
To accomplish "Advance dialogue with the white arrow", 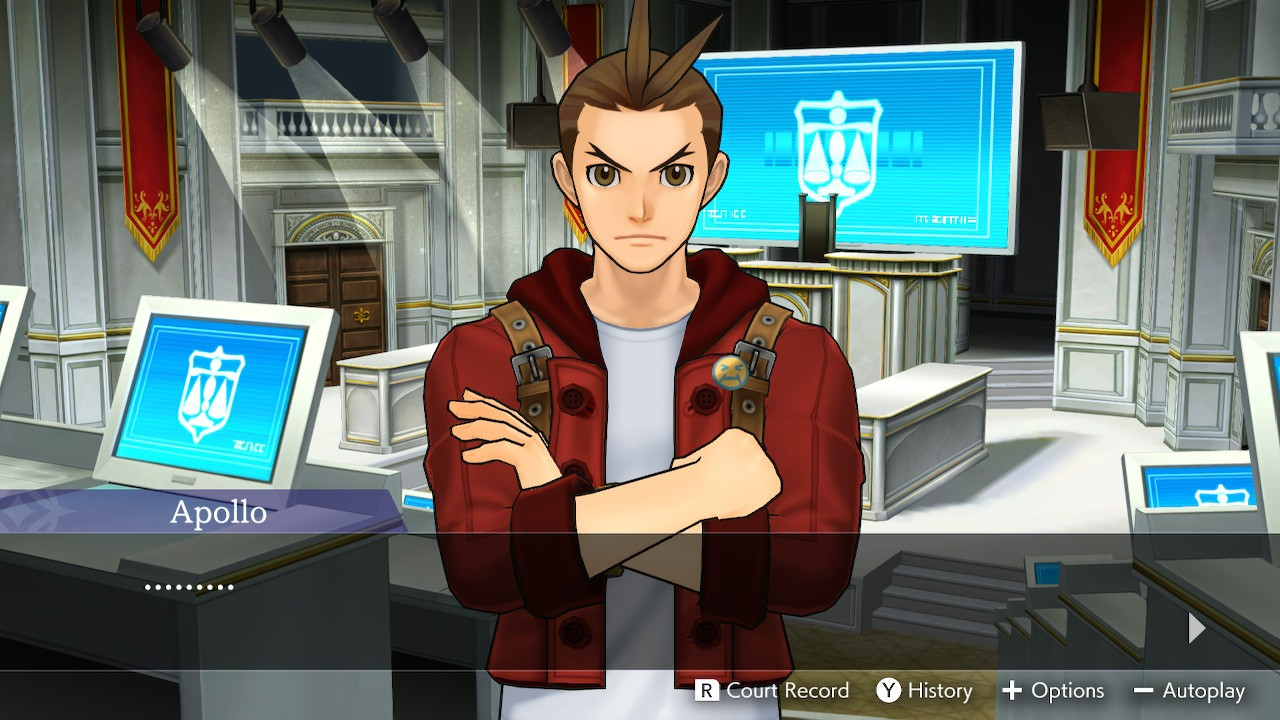I will (x=1196, y=628).
